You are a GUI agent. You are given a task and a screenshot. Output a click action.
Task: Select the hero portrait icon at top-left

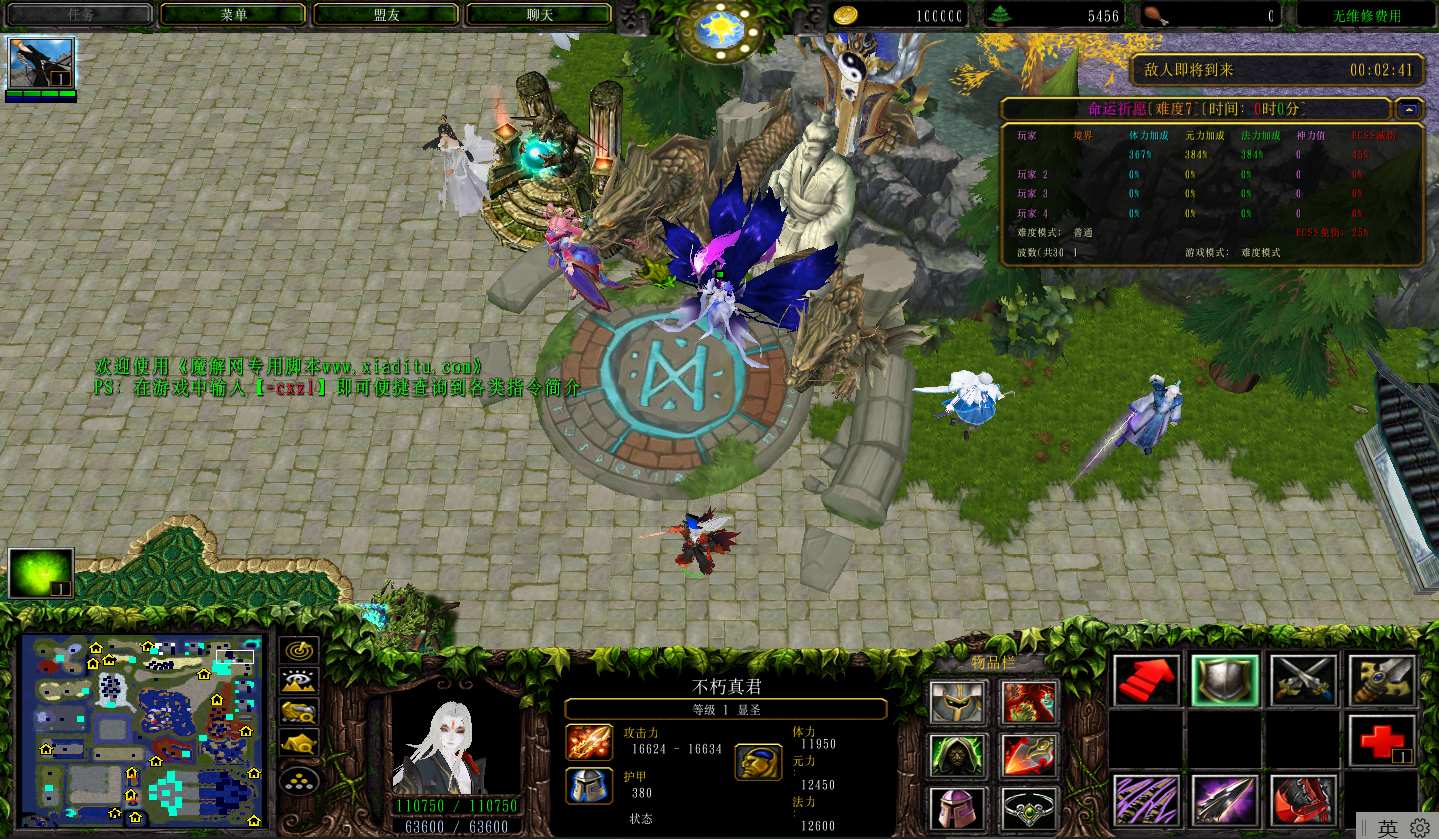[41, 64]
